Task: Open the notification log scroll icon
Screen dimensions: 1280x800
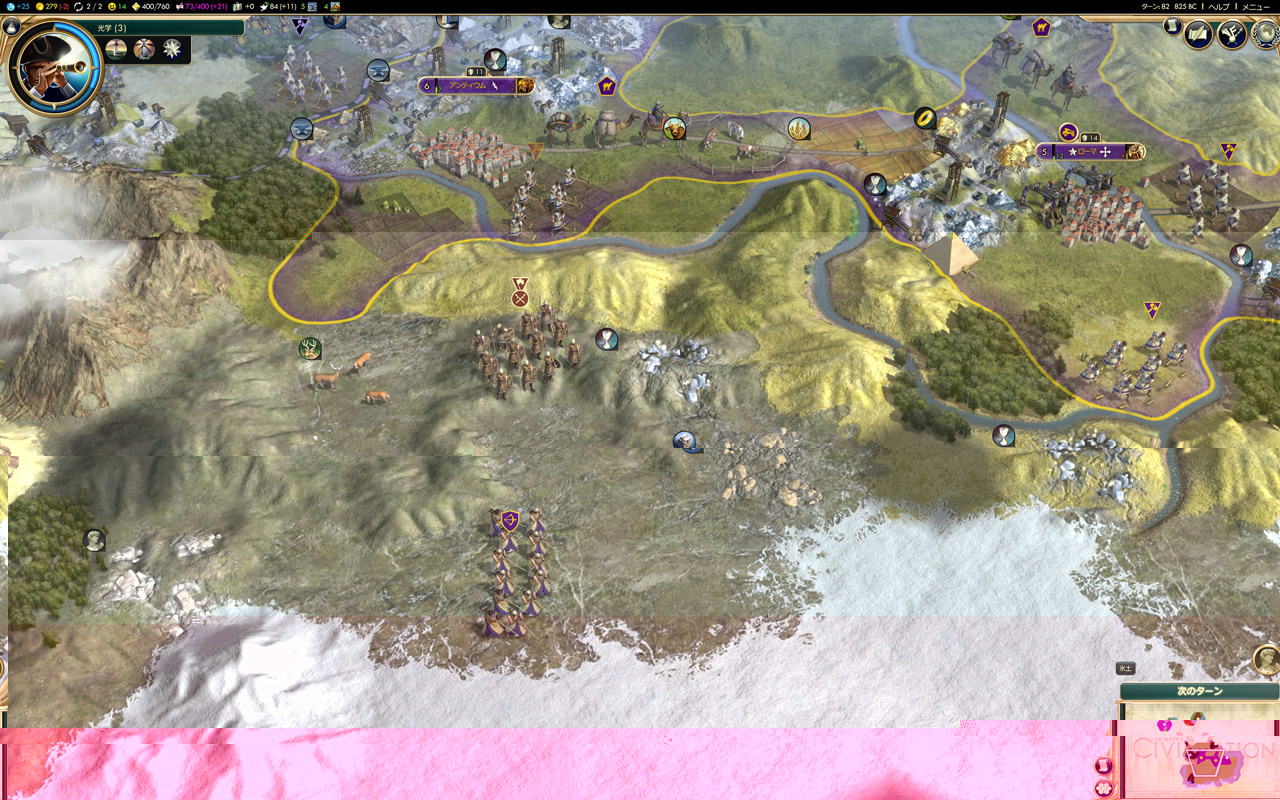Action: (1173, 26)
